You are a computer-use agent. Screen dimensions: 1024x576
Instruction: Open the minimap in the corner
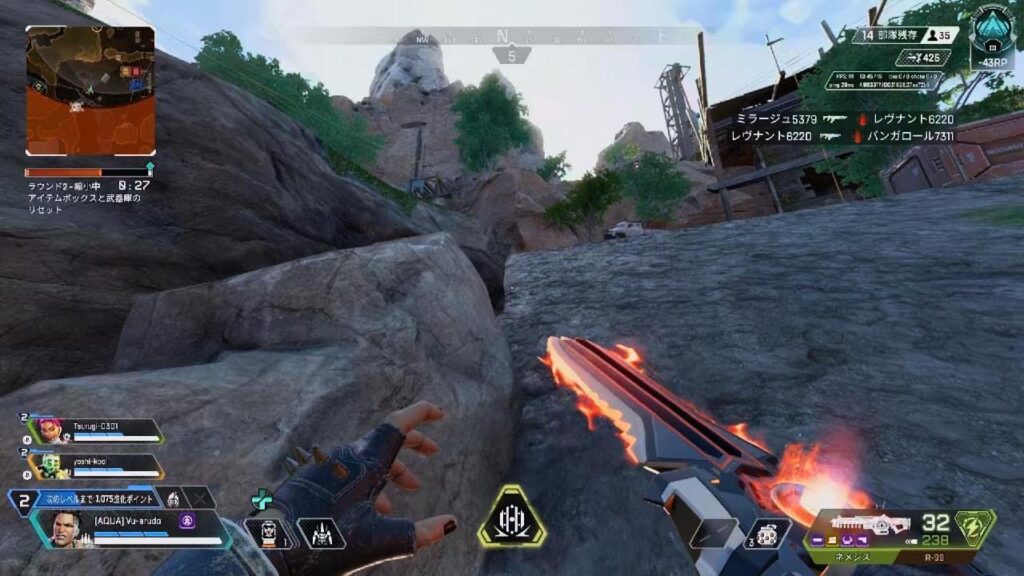click(90, 91)
